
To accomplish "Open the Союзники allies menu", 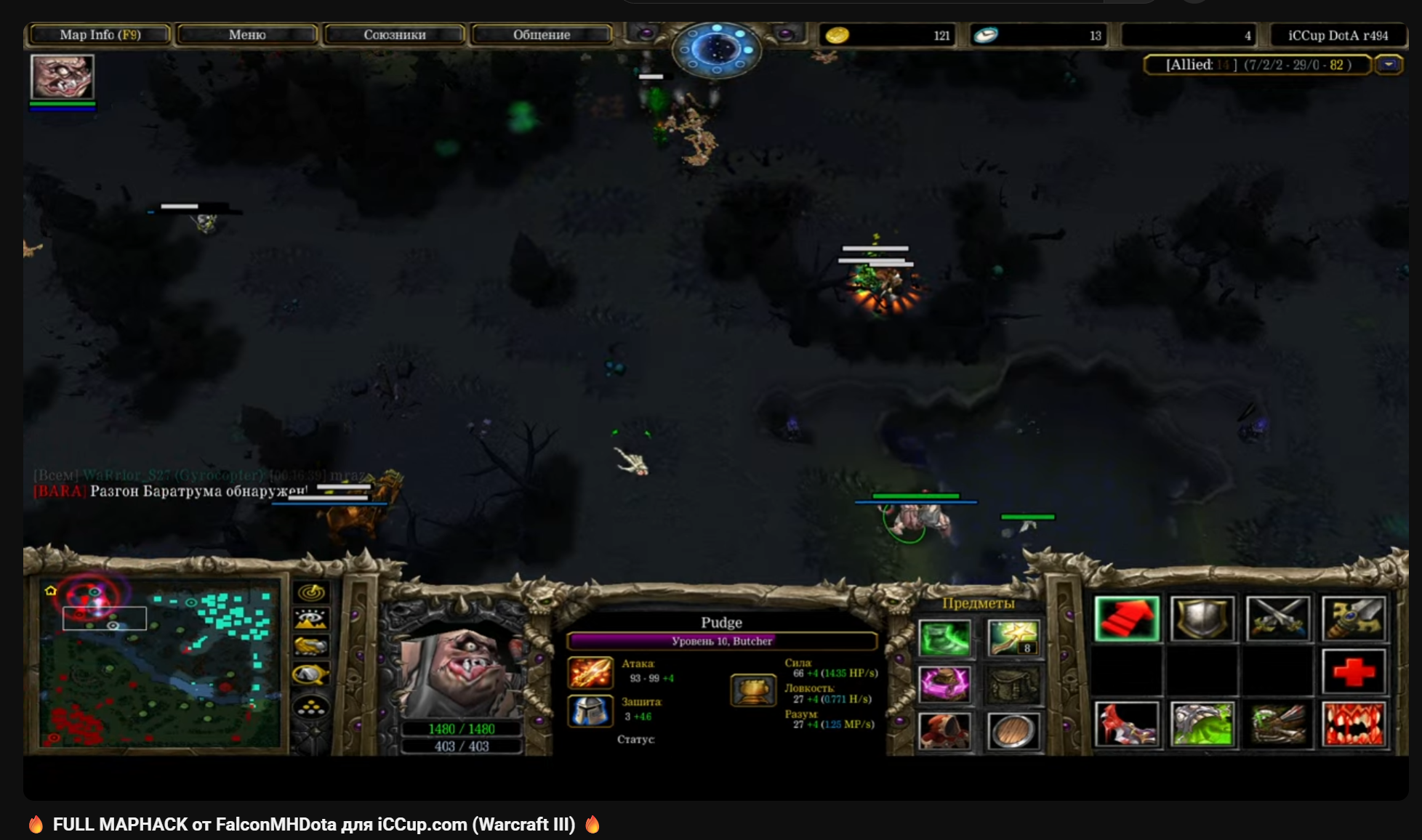I will [x=395, y=35].
